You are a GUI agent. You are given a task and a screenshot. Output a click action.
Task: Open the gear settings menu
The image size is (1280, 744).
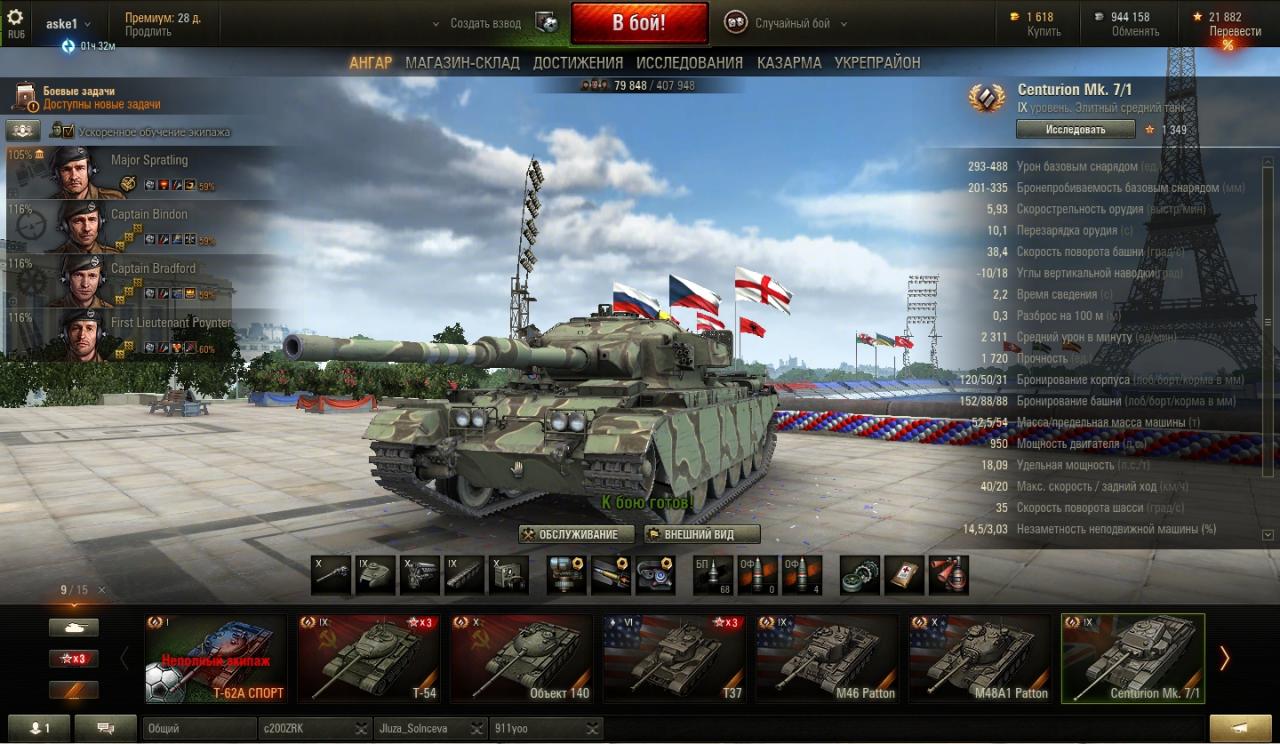tap(15, 17)
